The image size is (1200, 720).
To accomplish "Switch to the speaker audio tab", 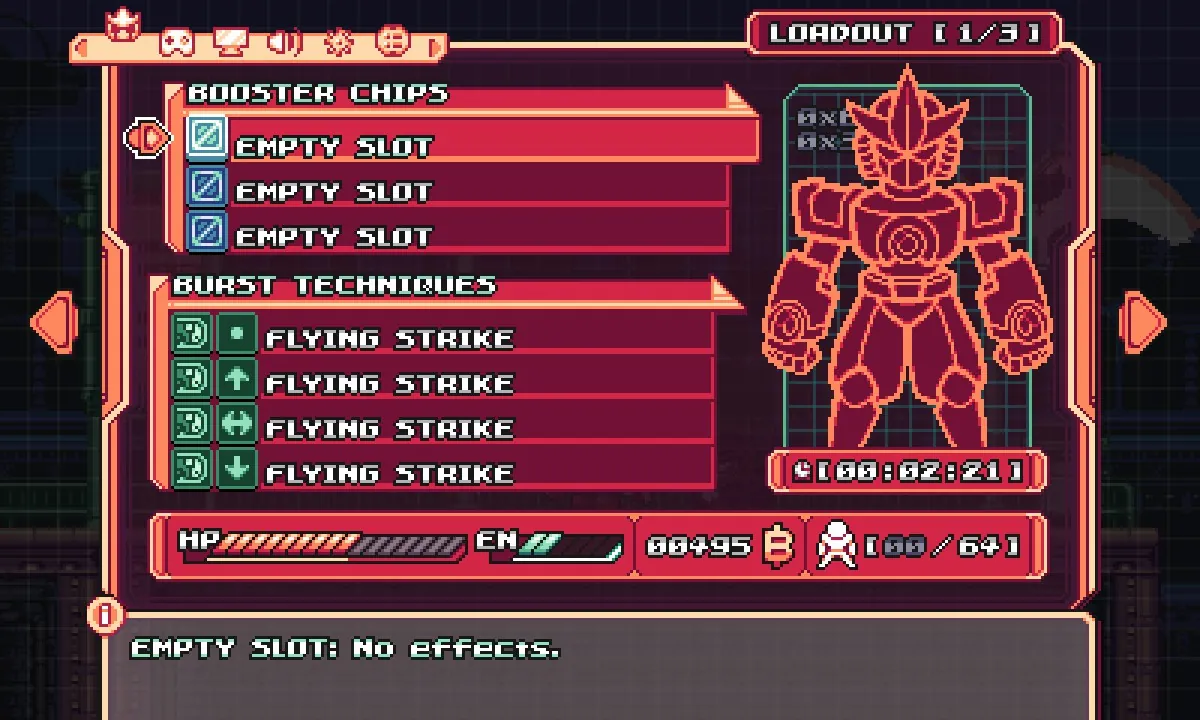I will coord(285,43).
